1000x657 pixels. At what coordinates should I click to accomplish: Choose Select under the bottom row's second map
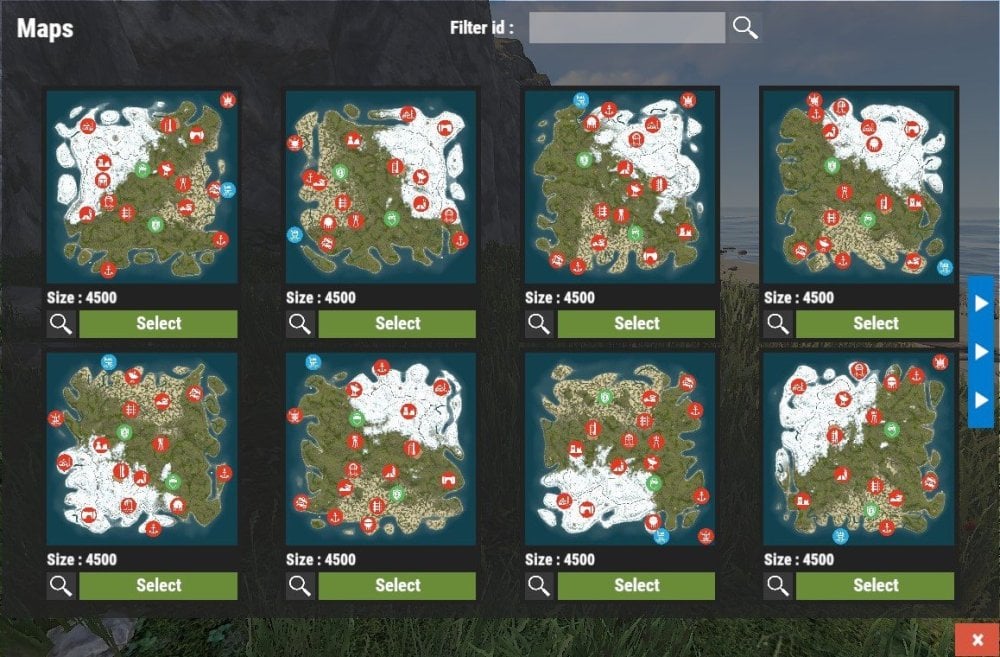point(397,586)
